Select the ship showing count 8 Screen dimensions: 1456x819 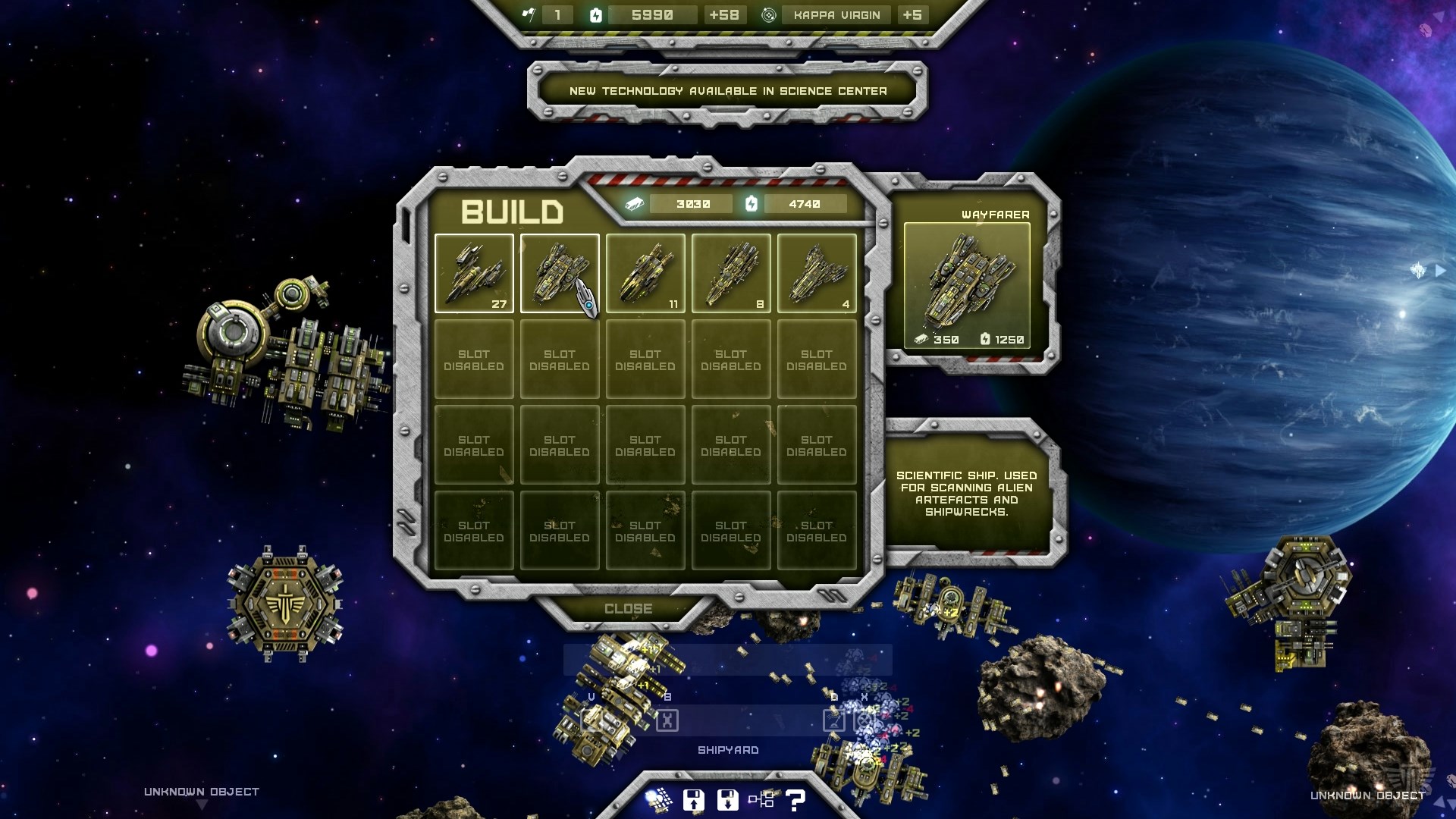[x=731, y=274]
